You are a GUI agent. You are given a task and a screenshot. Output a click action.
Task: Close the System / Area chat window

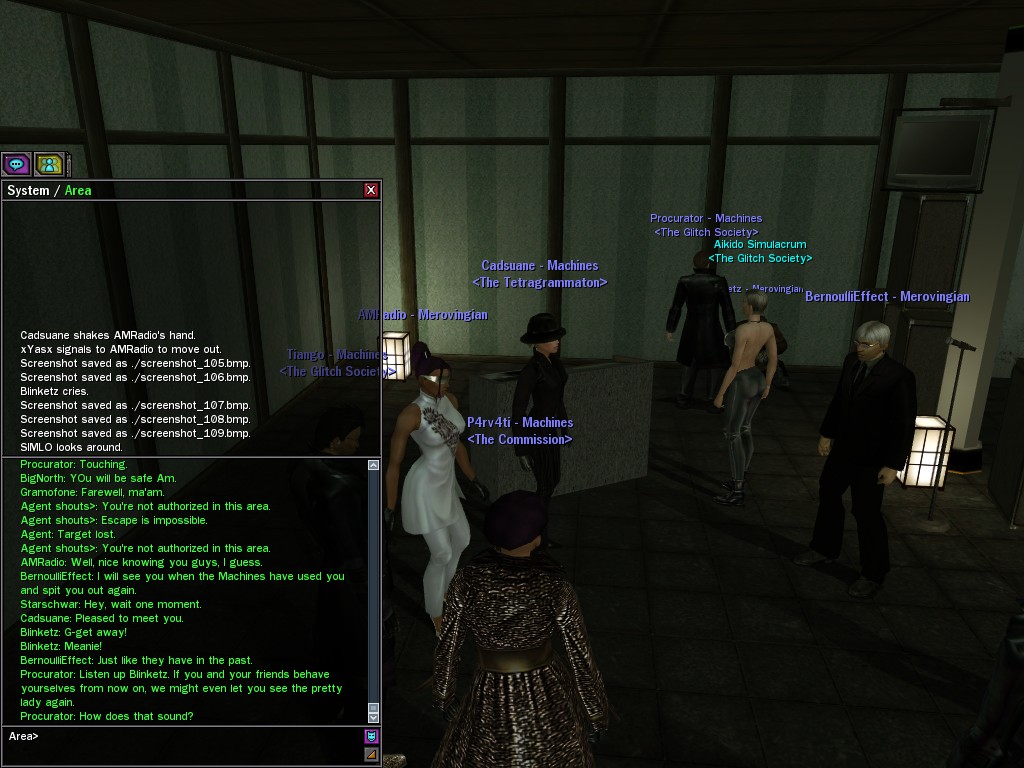point(371,190)
